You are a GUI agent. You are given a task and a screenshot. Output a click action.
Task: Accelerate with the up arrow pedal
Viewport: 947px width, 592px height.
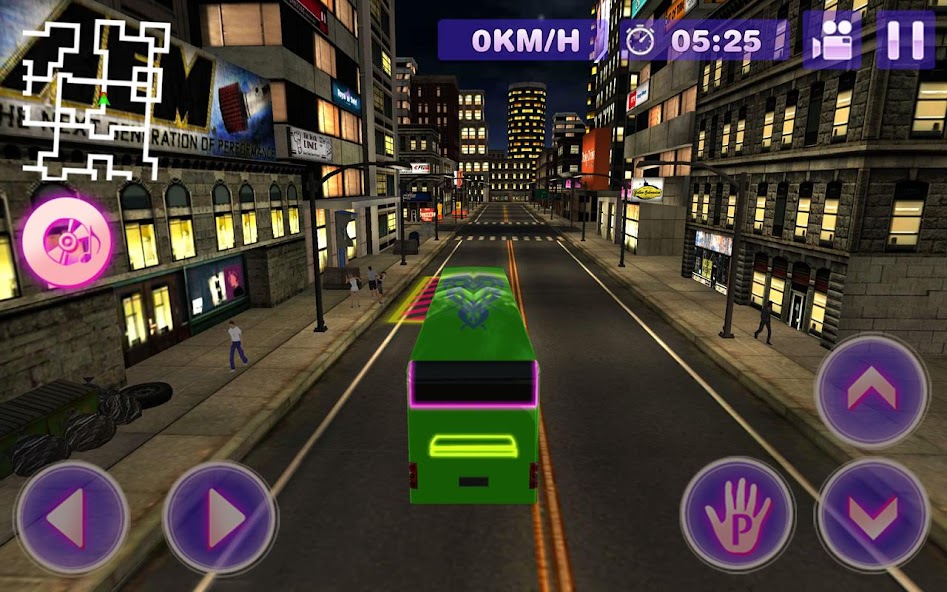[x=872, y=391]
